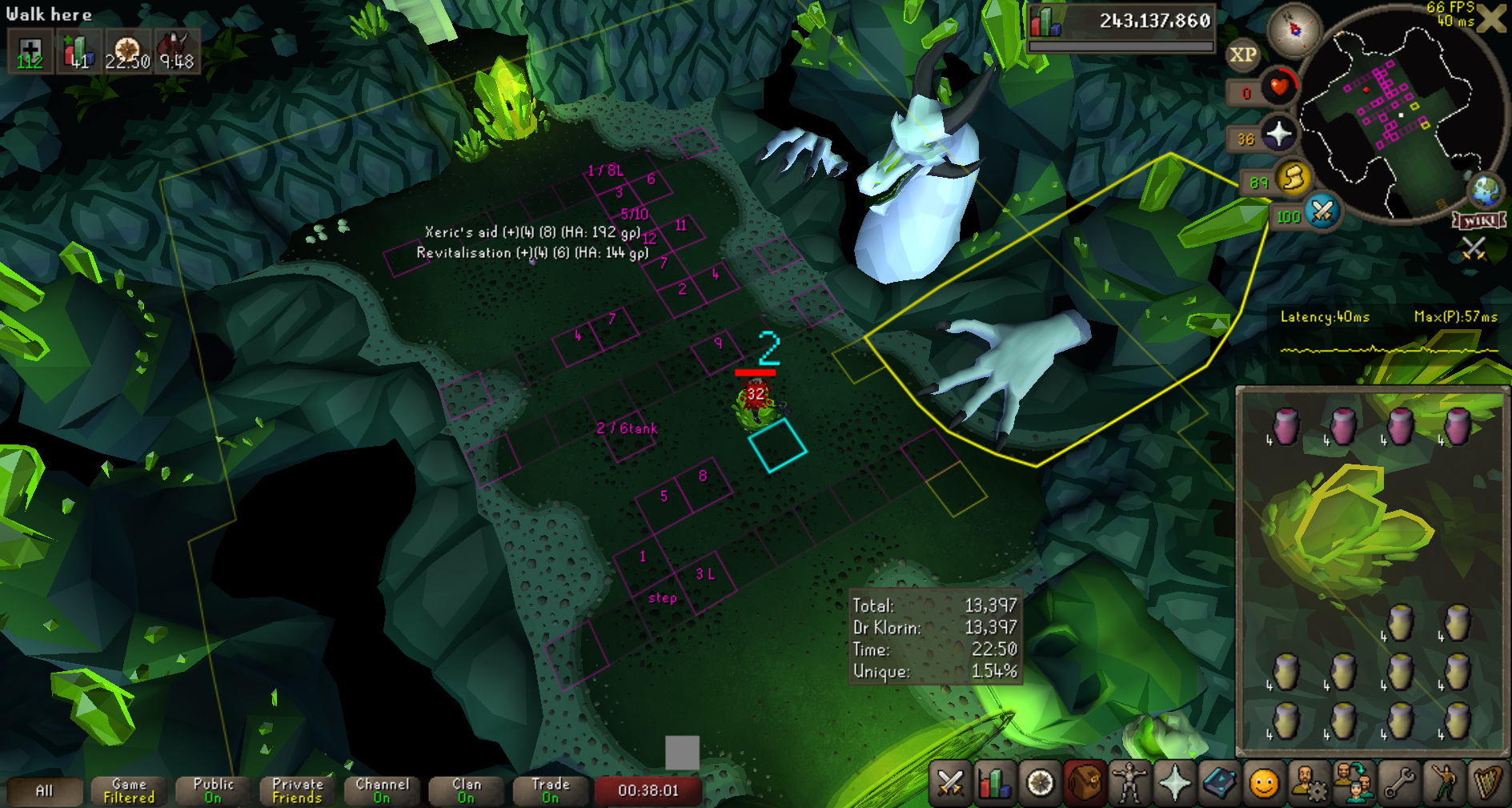
Task: Open the Skills tab with bar chart
Action: click(x=995, y=782)
